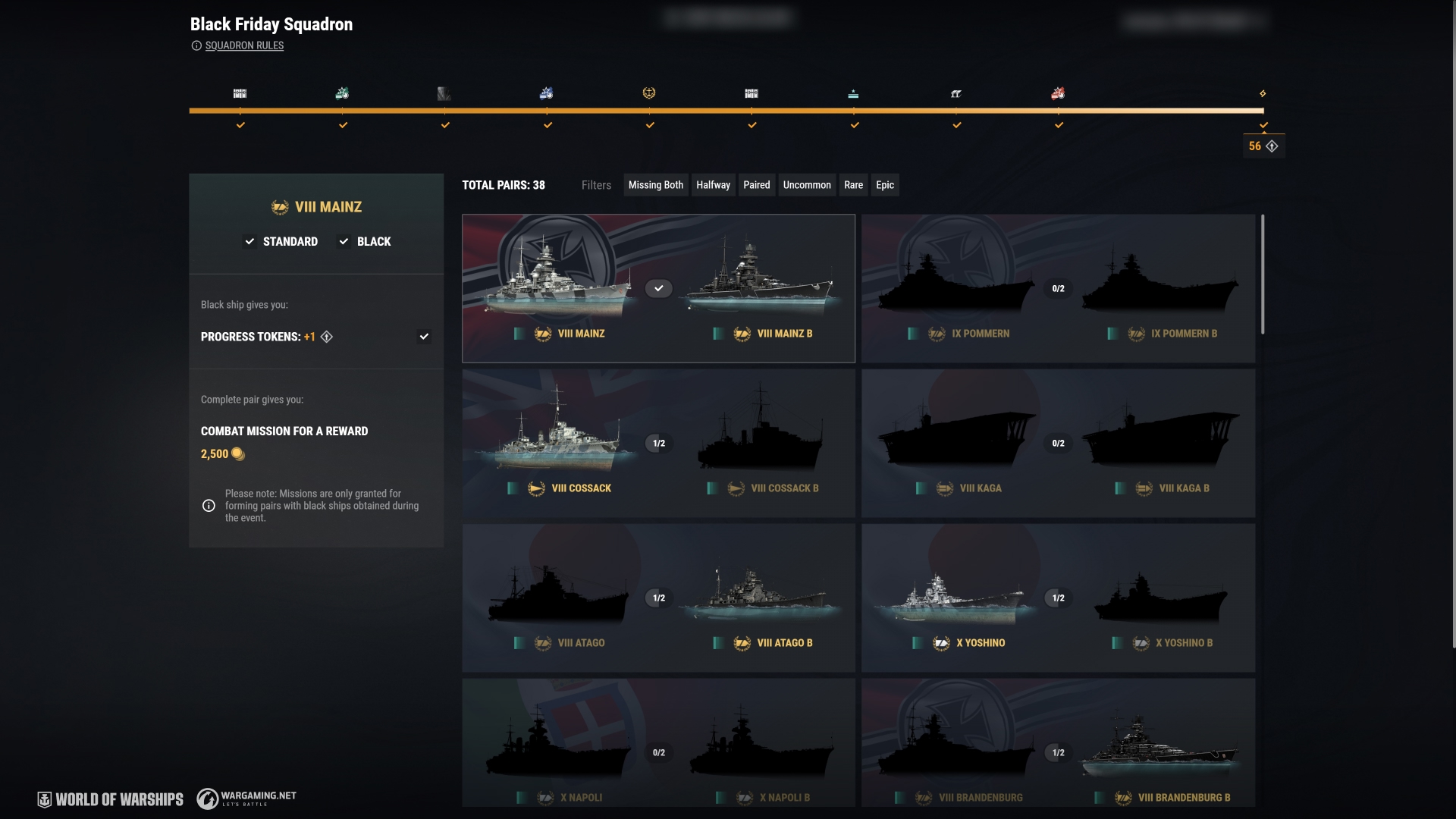Click the Rare filter option
The height and width of the screenshot is (819, 1456).
[x=853, y=185]
